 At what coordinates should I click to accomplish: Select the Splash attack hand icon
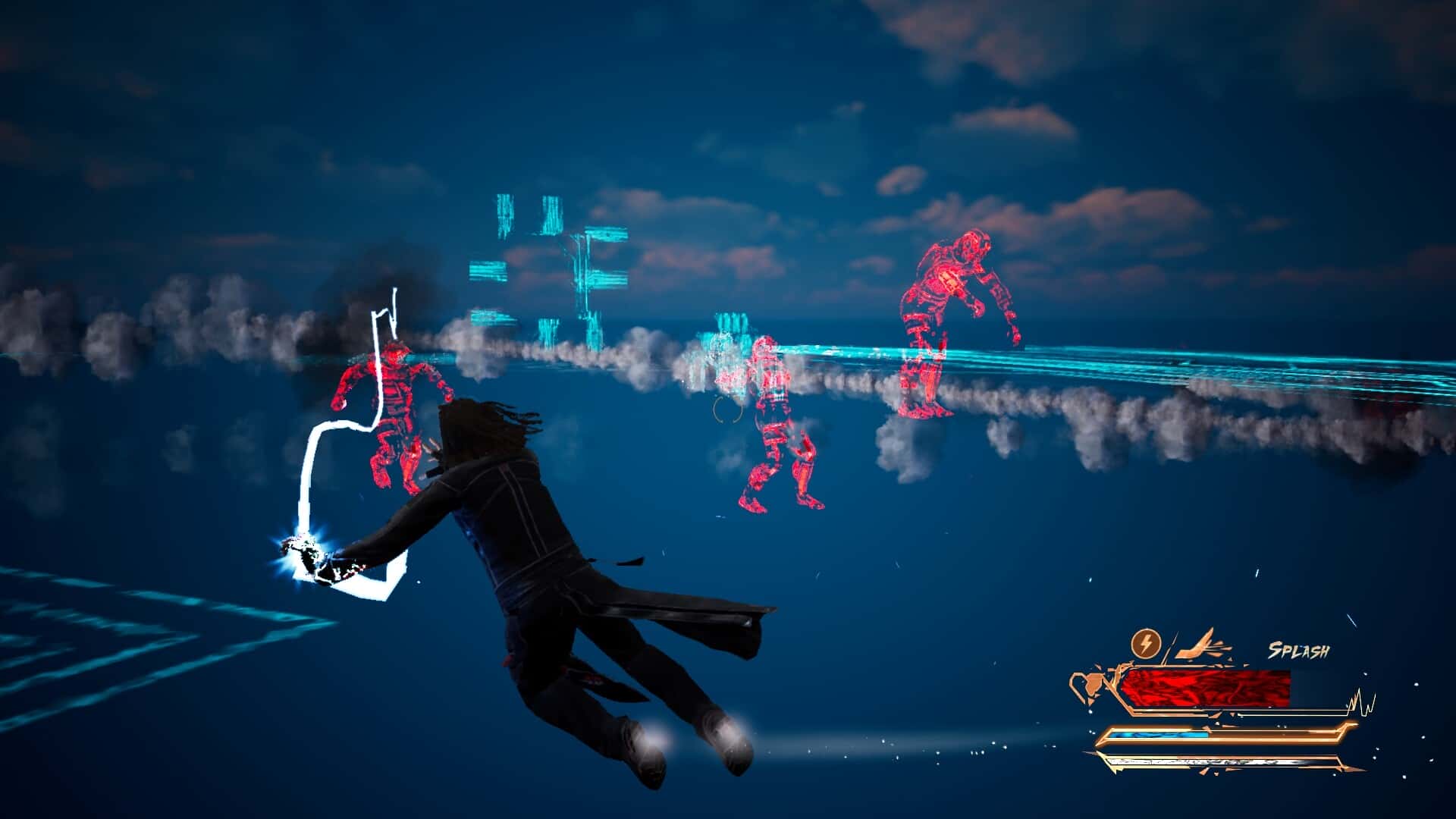1203,646
